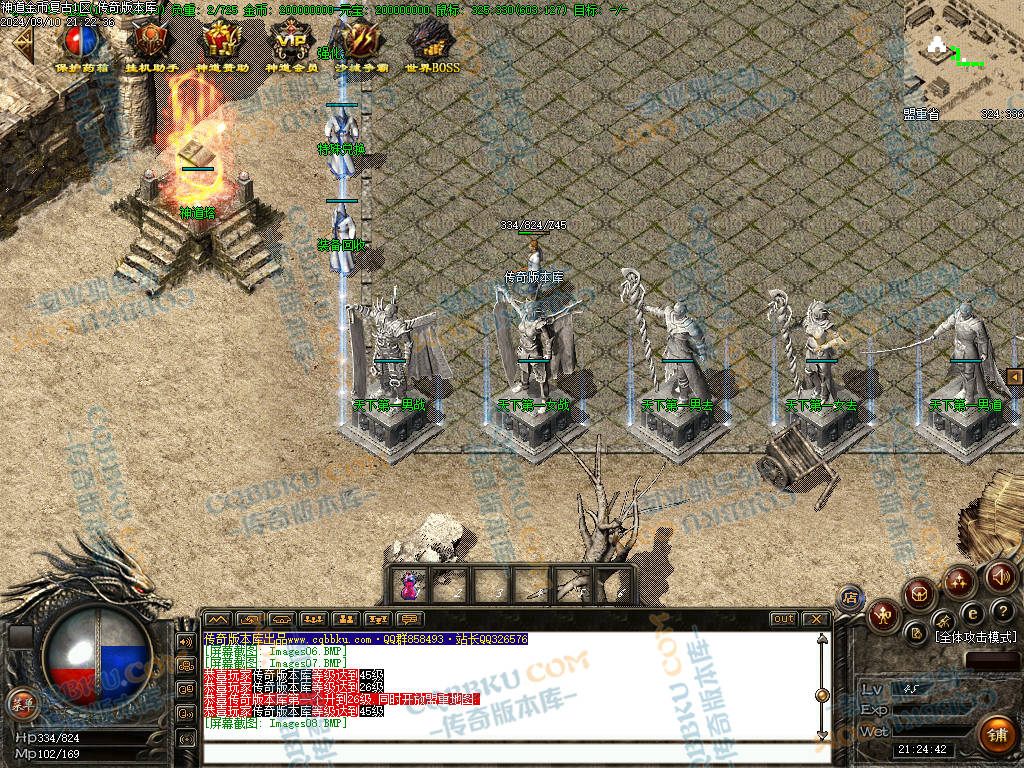Open the 挂机助手 auto-play helper
The width and height of the screenshot is (1024, 768).
coord(152,43)
